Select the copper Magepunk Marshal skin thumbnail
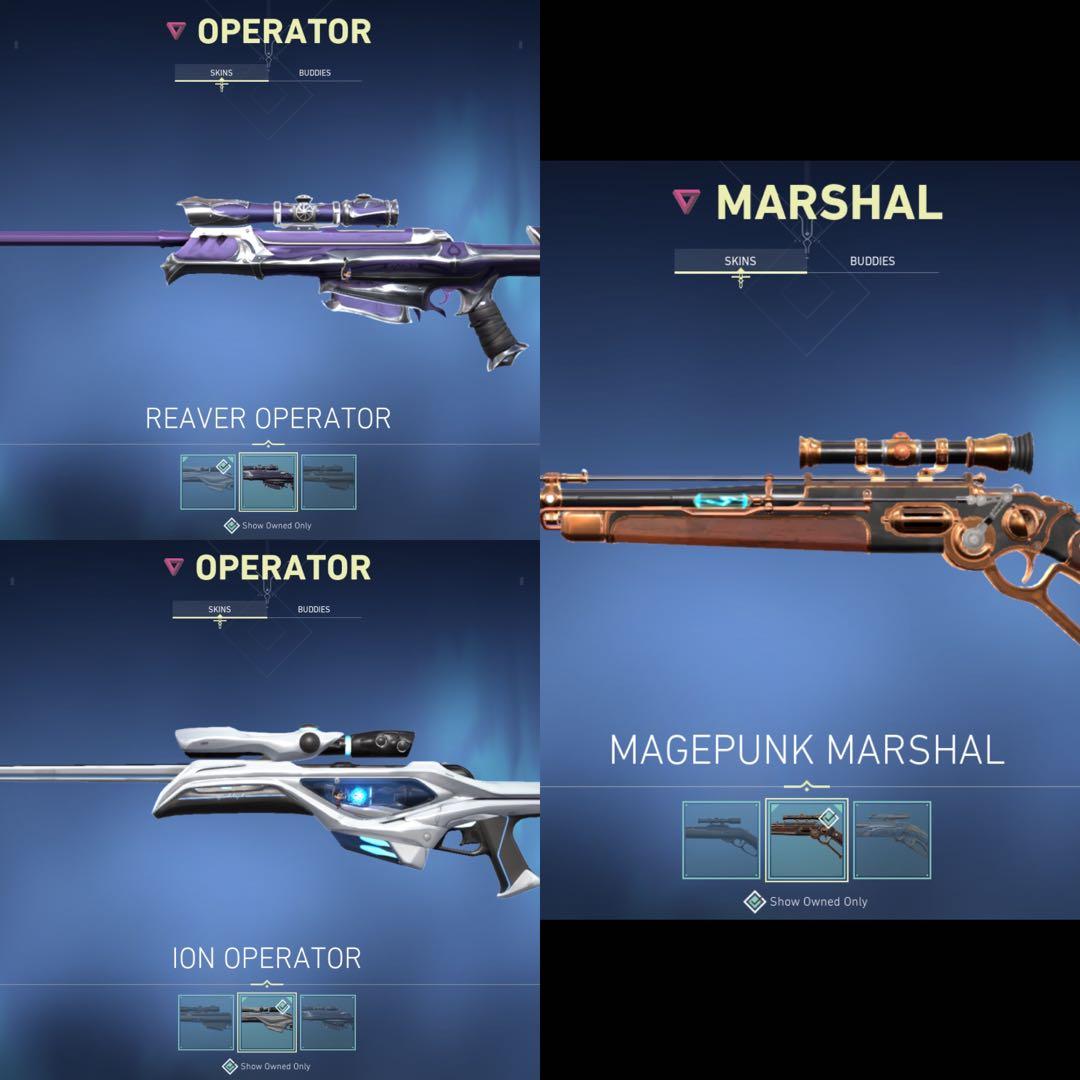The height and width of the screenshot is (1080, 1080). coord(807,840)
